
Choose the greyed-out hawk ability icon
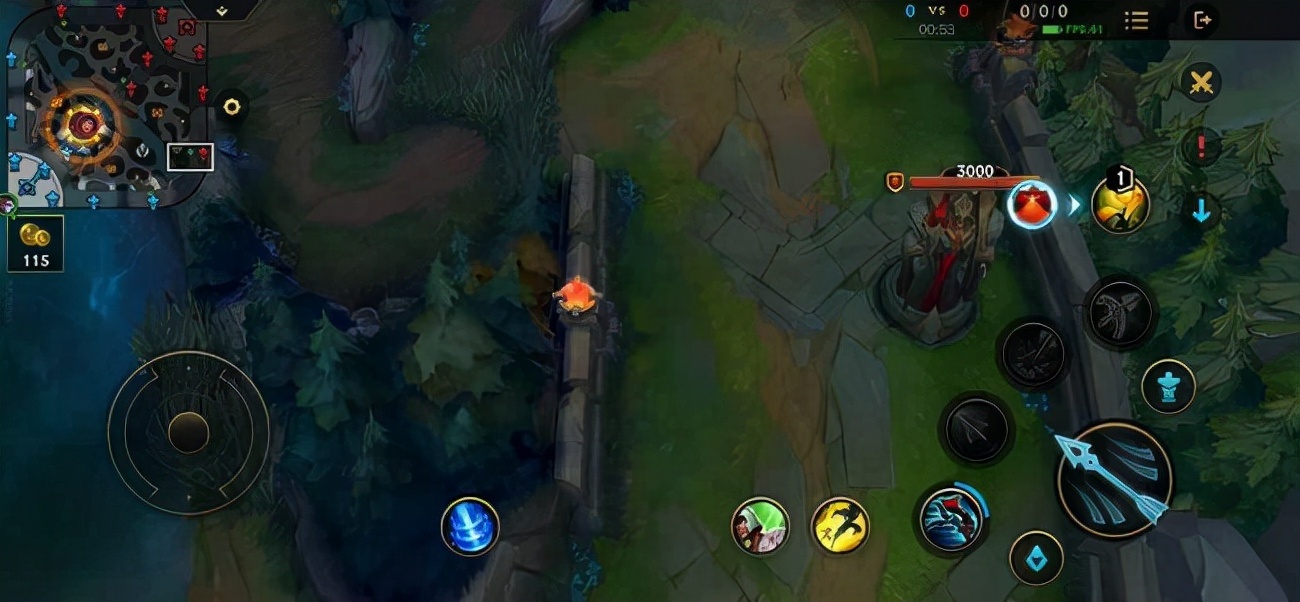pyautogui.click(x=1120, y=313)
